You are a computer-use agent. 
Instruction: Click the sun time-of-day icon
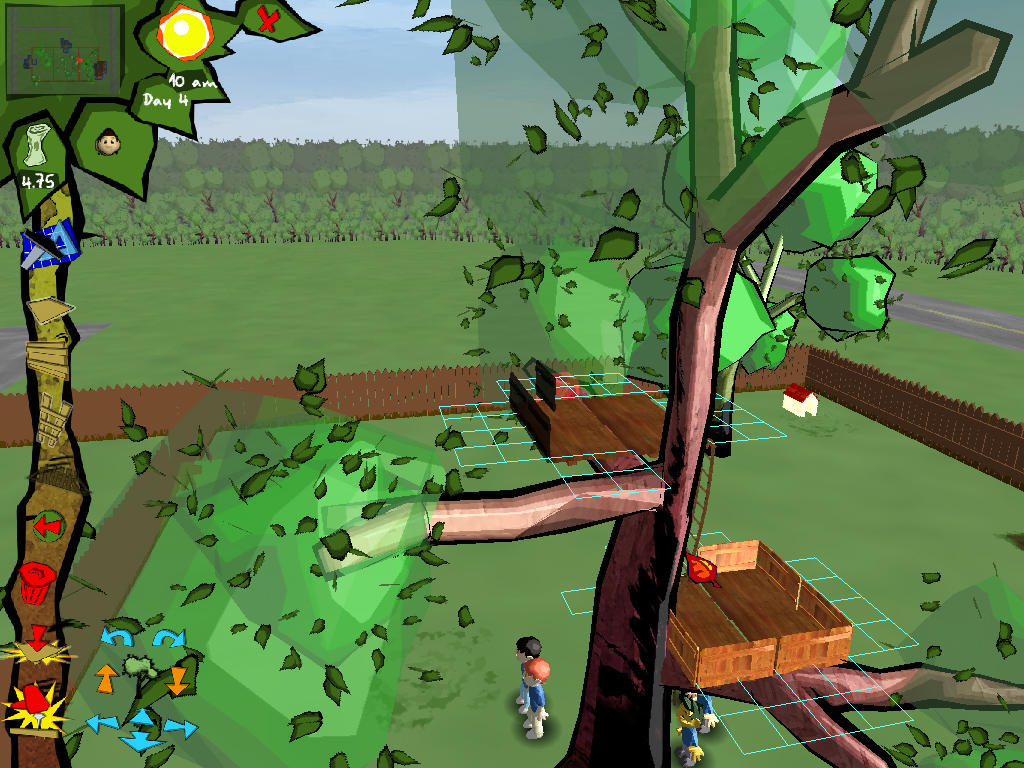point(183,33)
